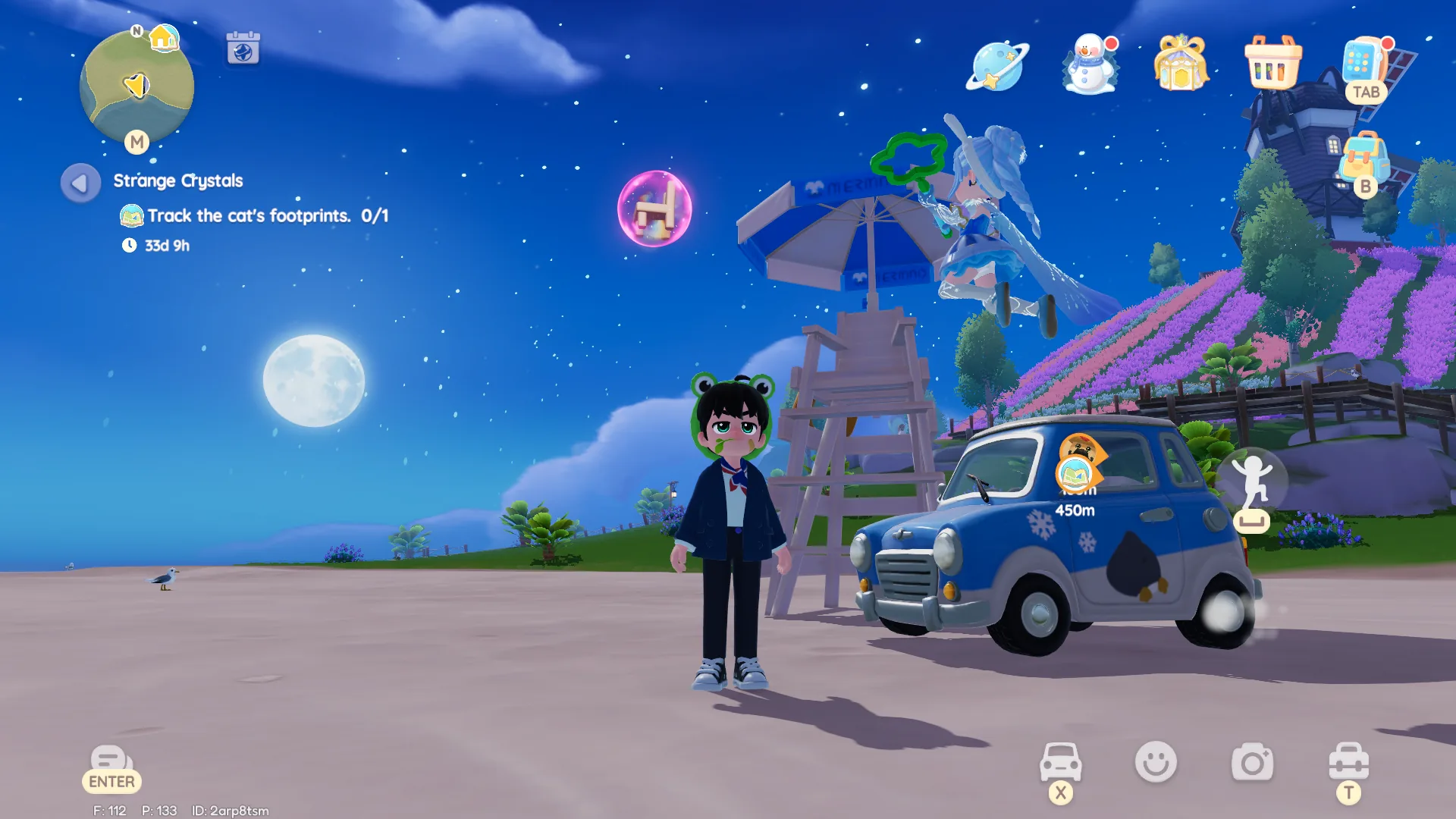Click the quest book icon beside the footprints task
This screenshot has height=819, width=1456.
[x=133, y=216]
